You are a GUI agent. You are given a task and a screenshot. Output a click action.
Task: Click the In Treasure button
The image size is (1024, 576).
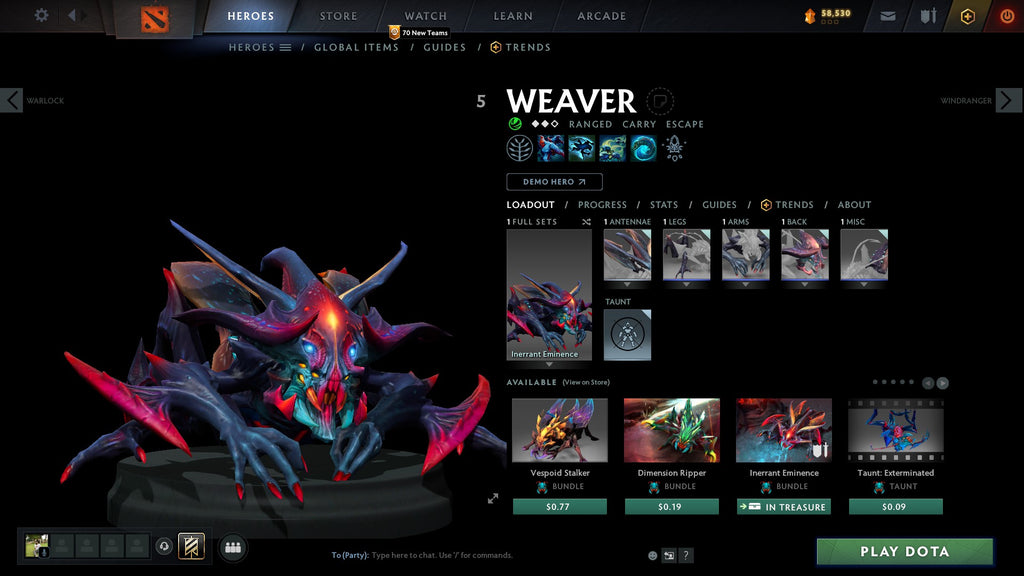tap(783, 507)
